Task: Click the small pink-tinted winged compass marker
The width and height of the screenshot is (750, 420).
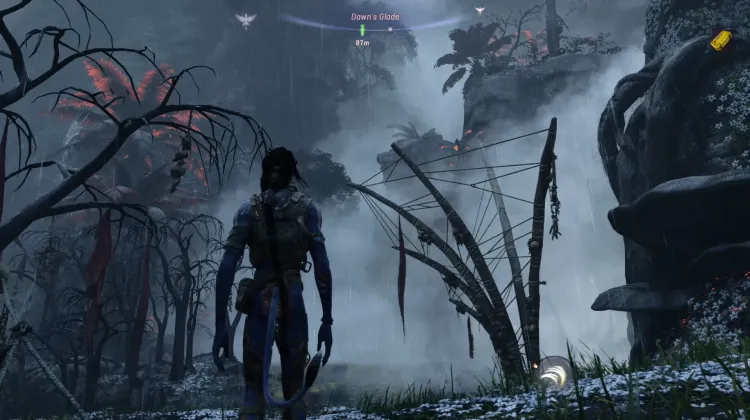Action: (480, 11)
